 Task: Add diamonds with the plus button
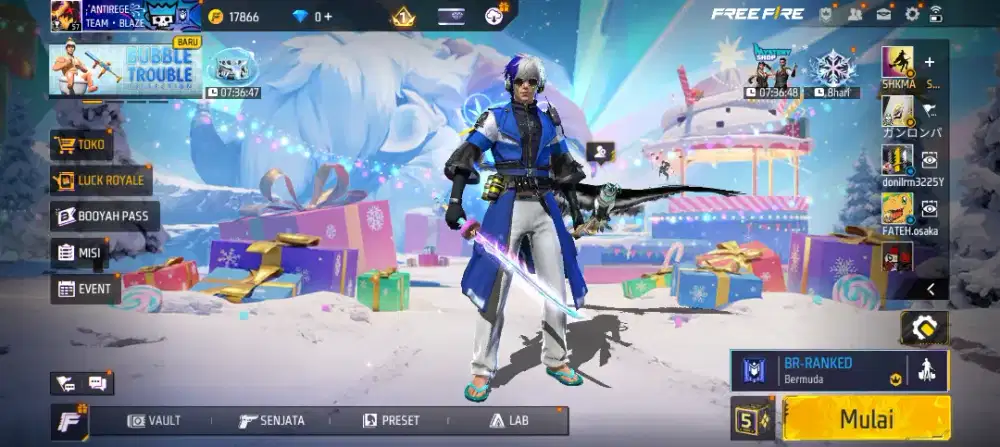point(328,17)
